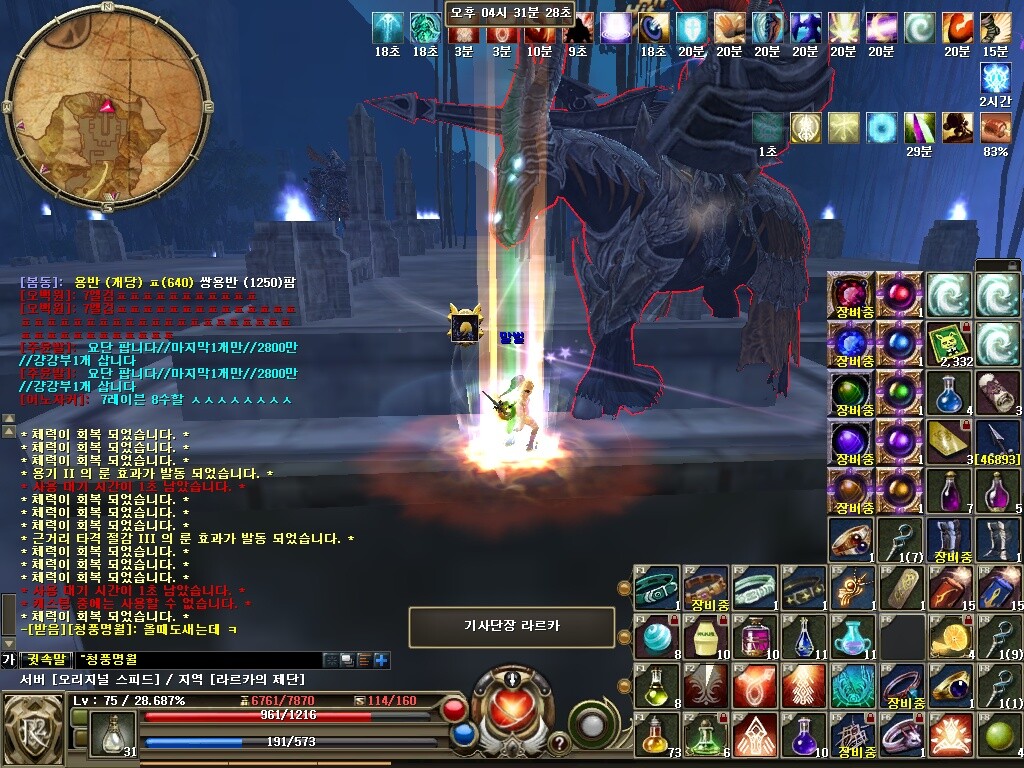This screenshot has width=1024, height=768.
Task: Select the gold ring with purple gem
Action: (949, 686)
